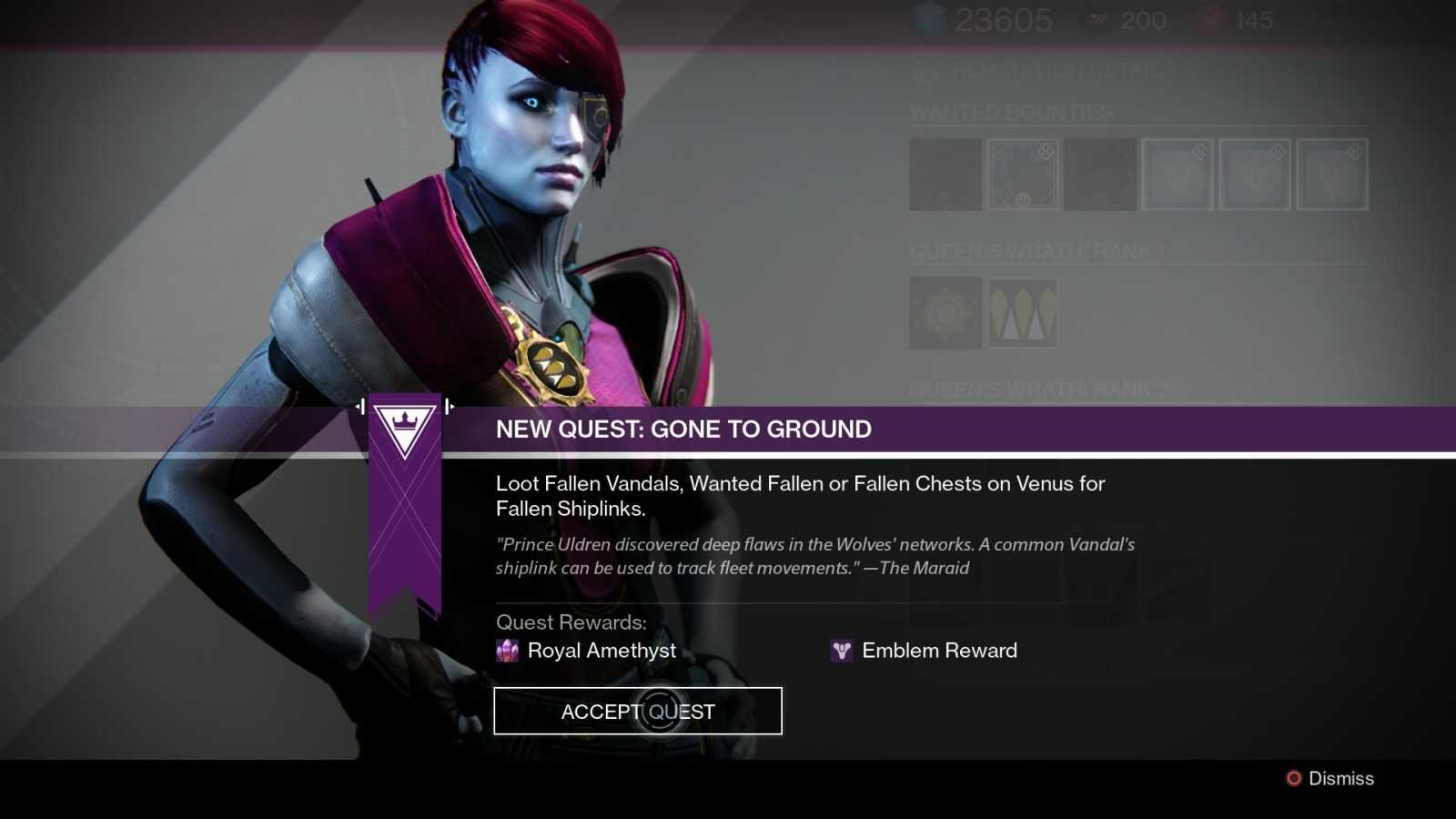Select the banner item under Queen's Wrath Rank 1
This screenshot has width=1456, height=819.
point(1022,314)
